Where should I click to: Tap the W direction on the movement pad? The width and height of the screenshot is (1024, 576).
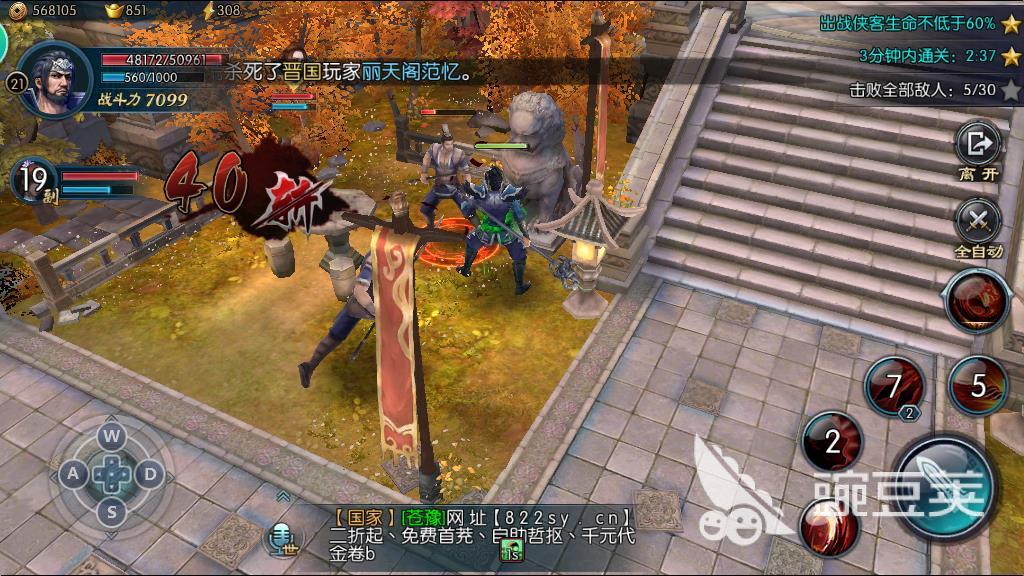[x=112, y=436]
